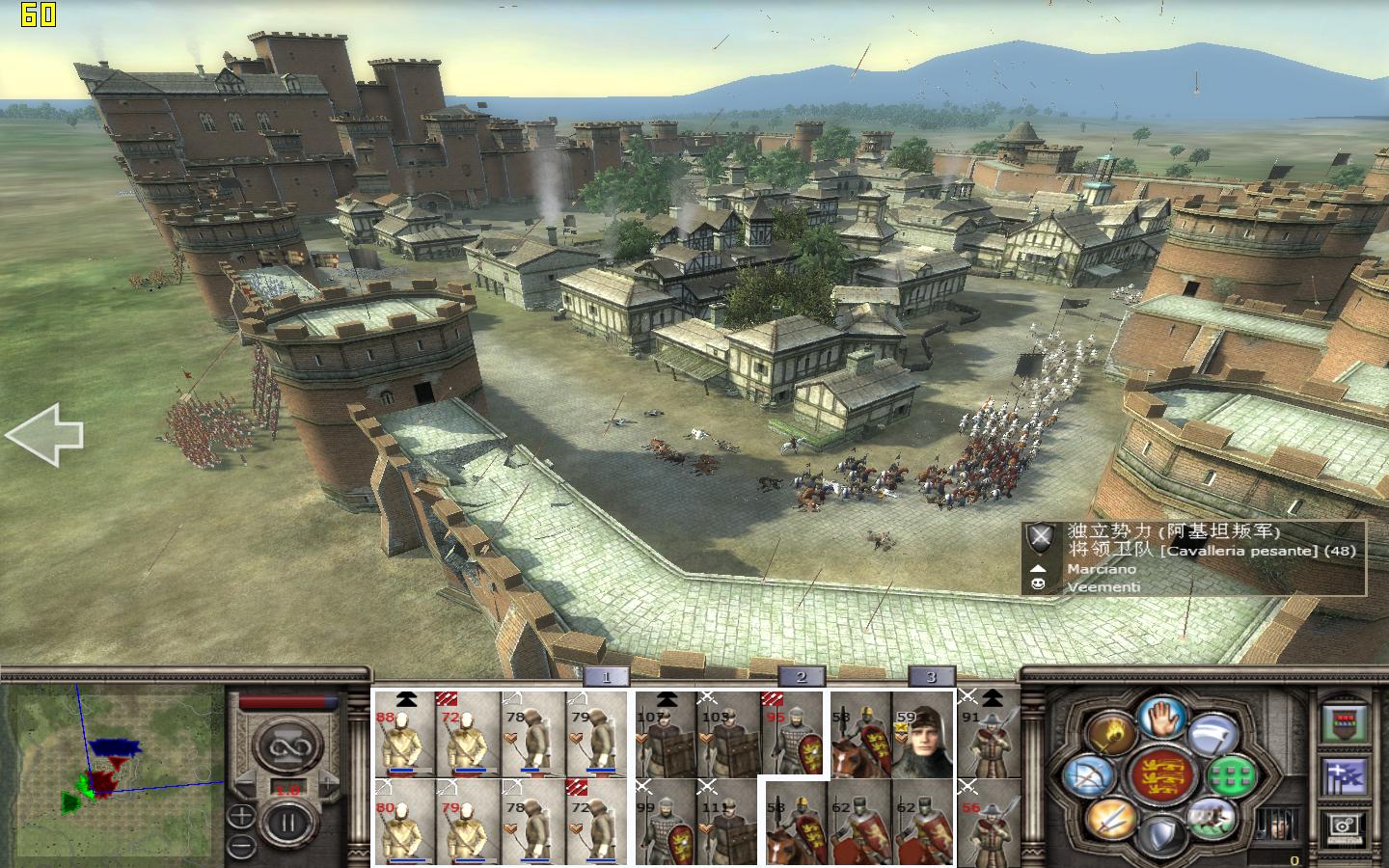The height and width of the screenshot is (868, 1389).
Task: Click the Halt hand icon to stop units
Action: [x=1161, y=717]
